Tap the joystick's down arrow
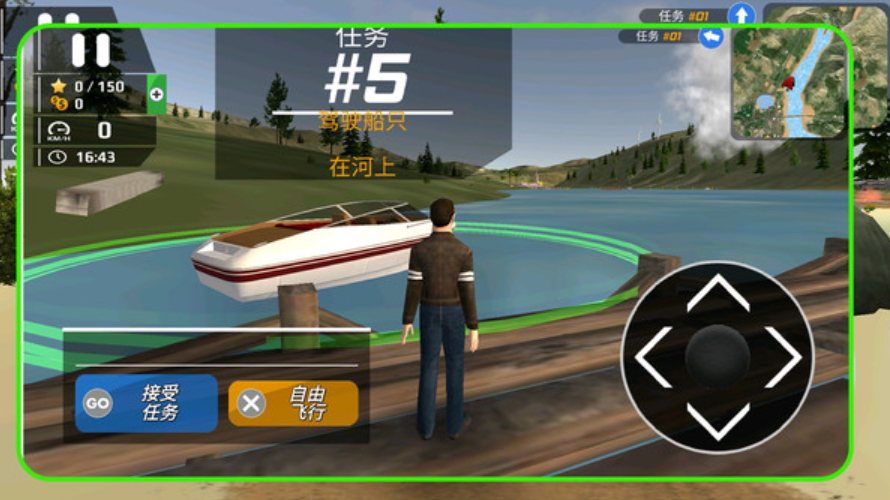The width and height of the screenshot is (890, 500). pyautogui.click(x=718, y=422)
